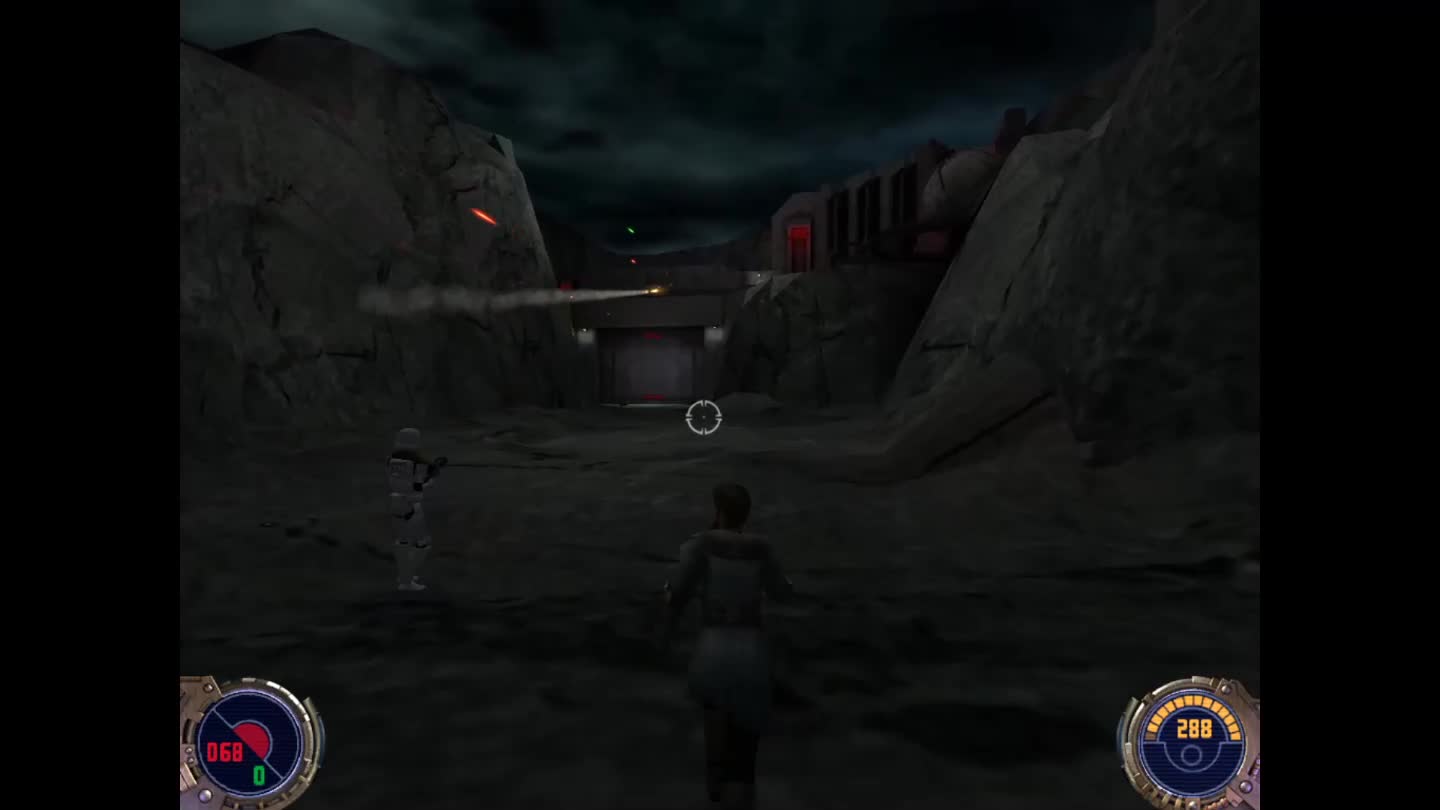Click the weapon reticle crosshair

(x=706, y=418)
